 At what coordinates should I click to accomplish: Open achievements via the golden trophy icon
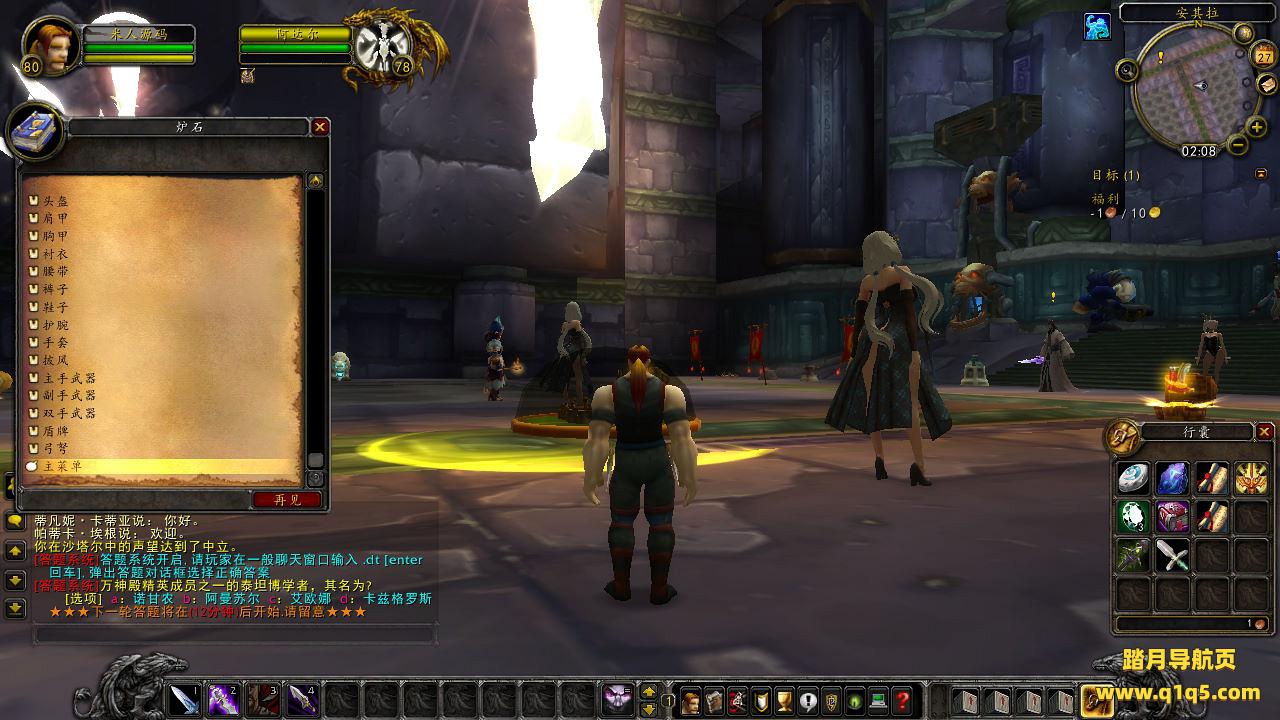click(785, 700)
